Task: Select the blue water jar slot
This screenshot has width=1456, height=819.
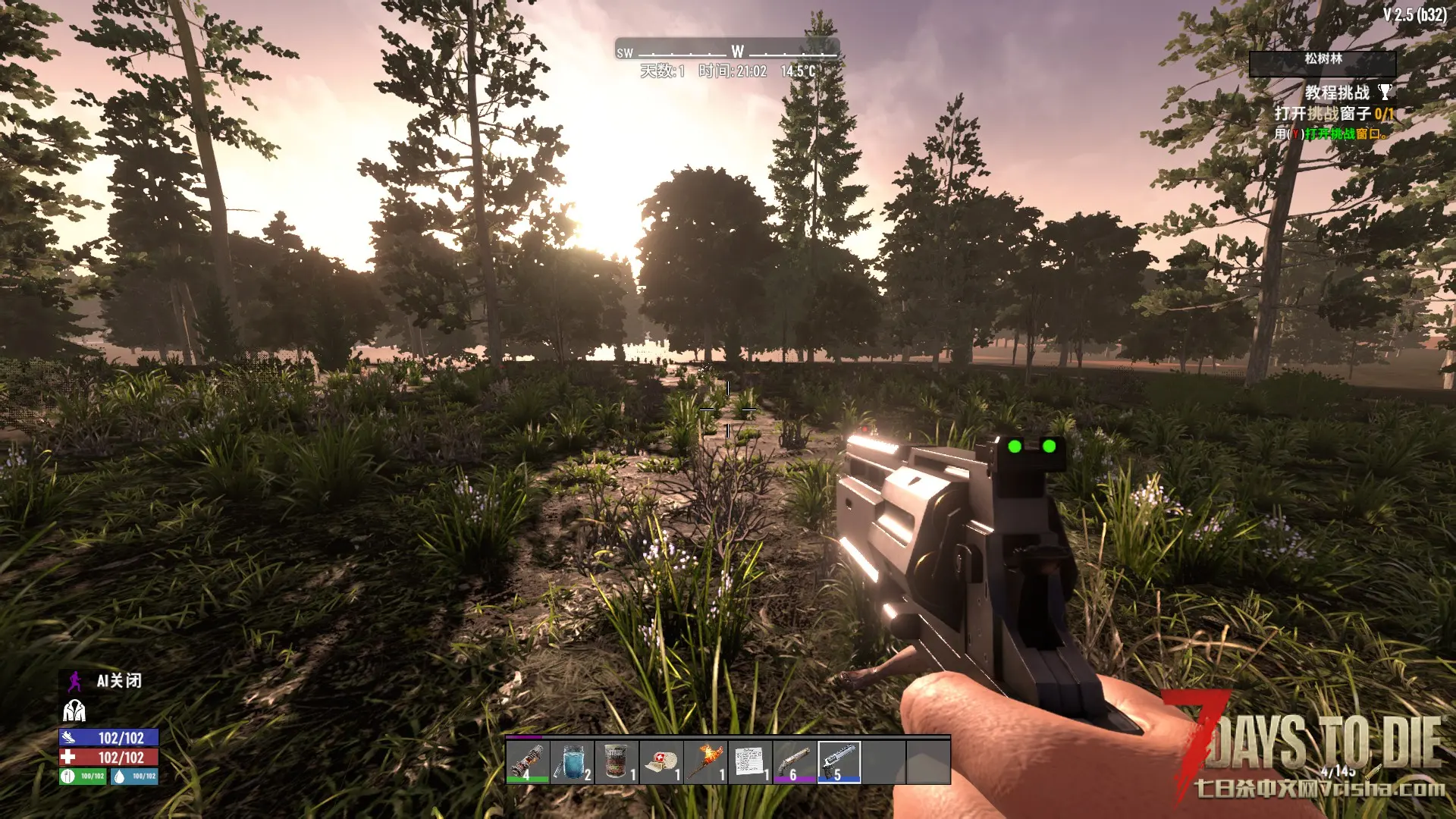Action: click(x=572, y=761)
